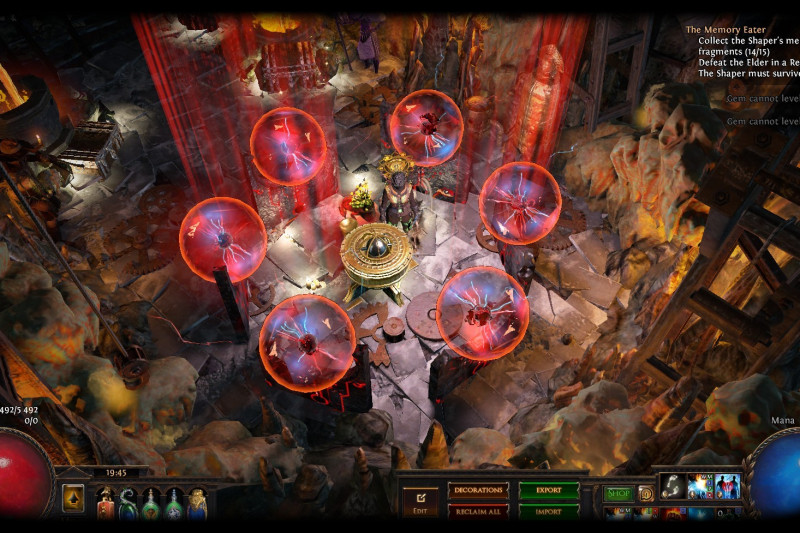This screenshot has height=533, width=800.
Task: Click the gold coin icon beside Shop
Action: click(646, 493)
